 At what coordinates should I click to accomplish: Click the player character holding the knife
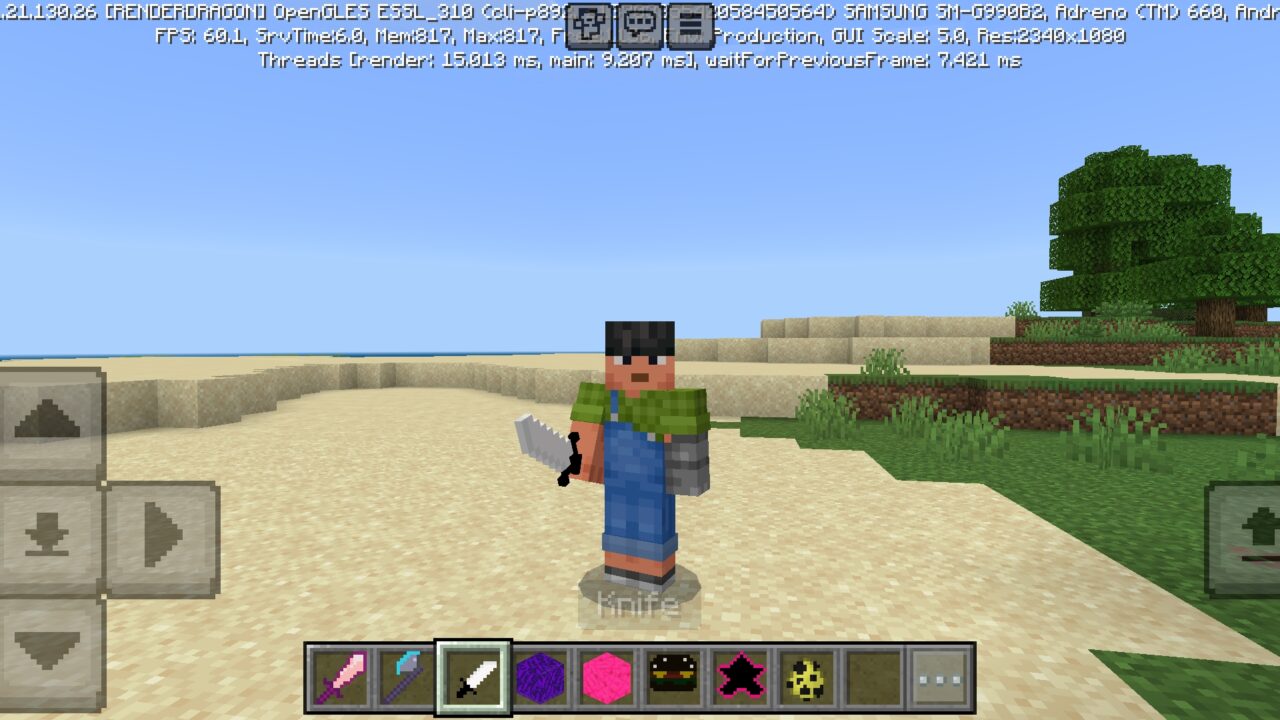point(638,450)
